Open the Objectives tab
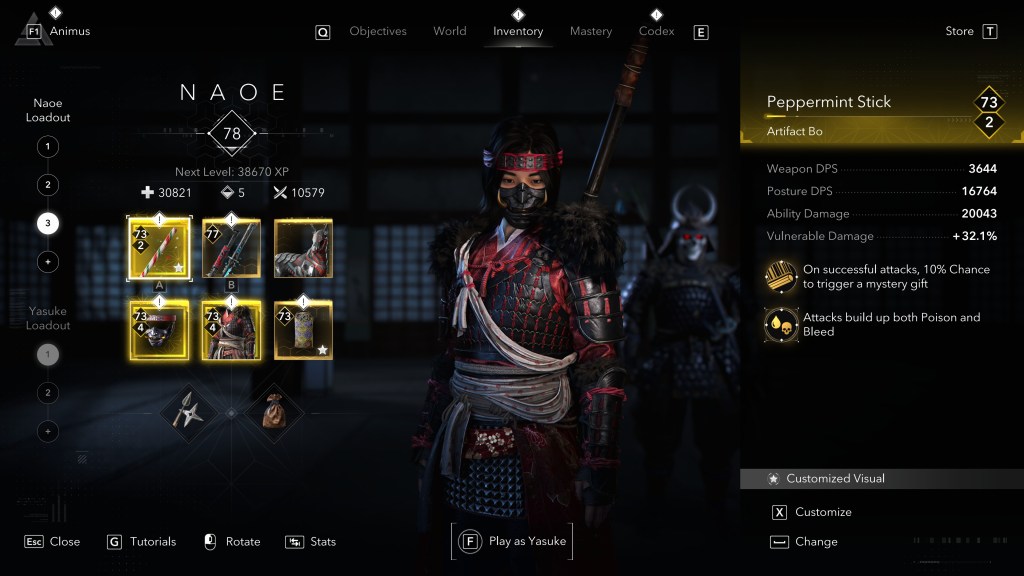Screen dimensions: 1024x576 click(x=377, y=31)
